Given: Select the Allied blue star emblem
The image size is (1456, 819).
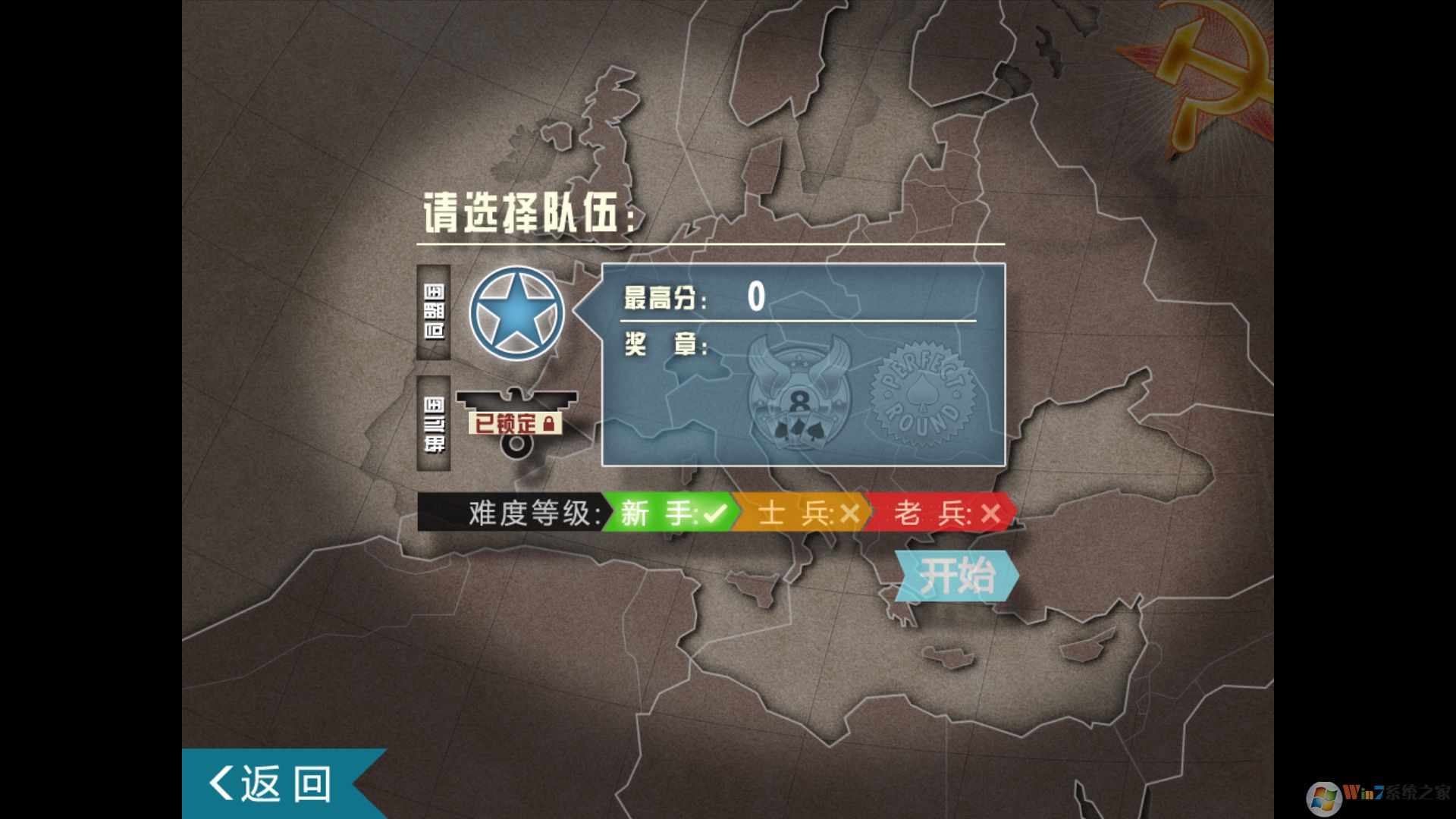Looking at the screenshot, I should pos(518,314).
